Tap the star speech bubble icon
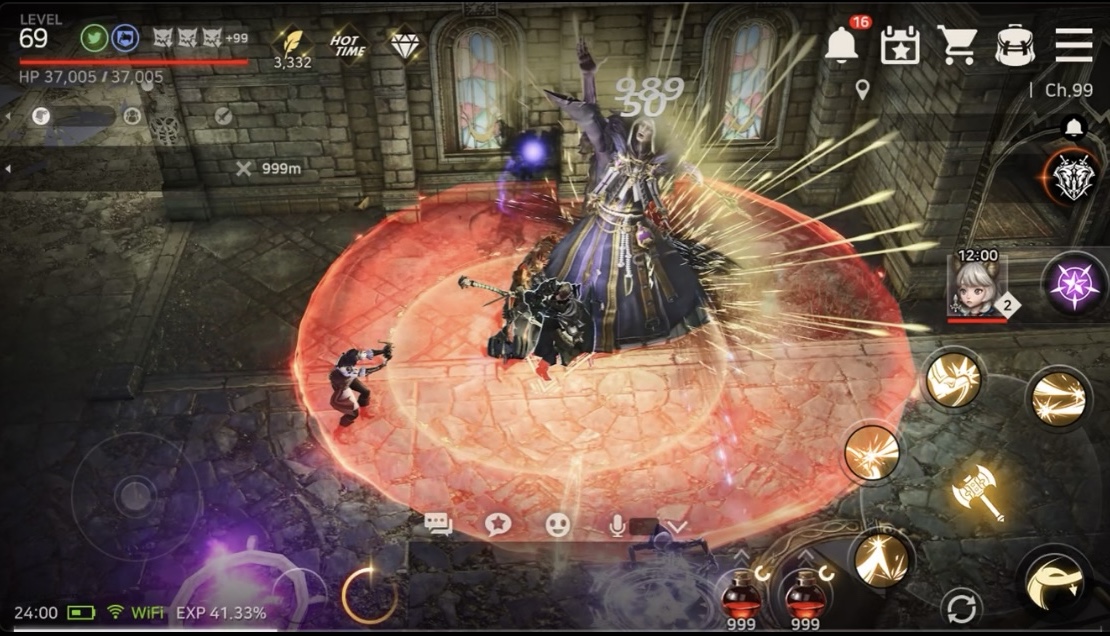 498,524
